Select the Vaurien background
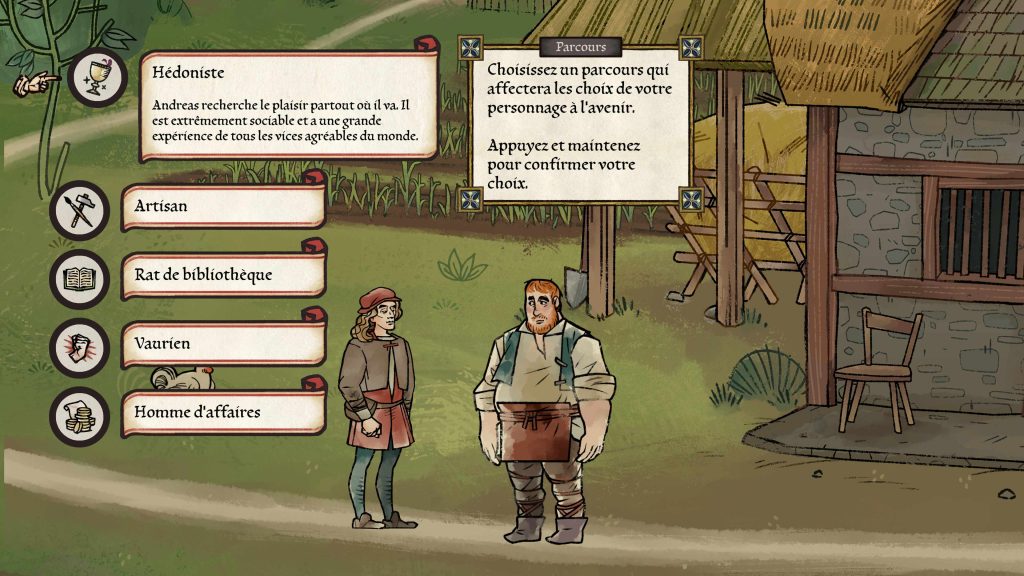This screenshot has width=1024, height=576. click(x=223, y=343)
